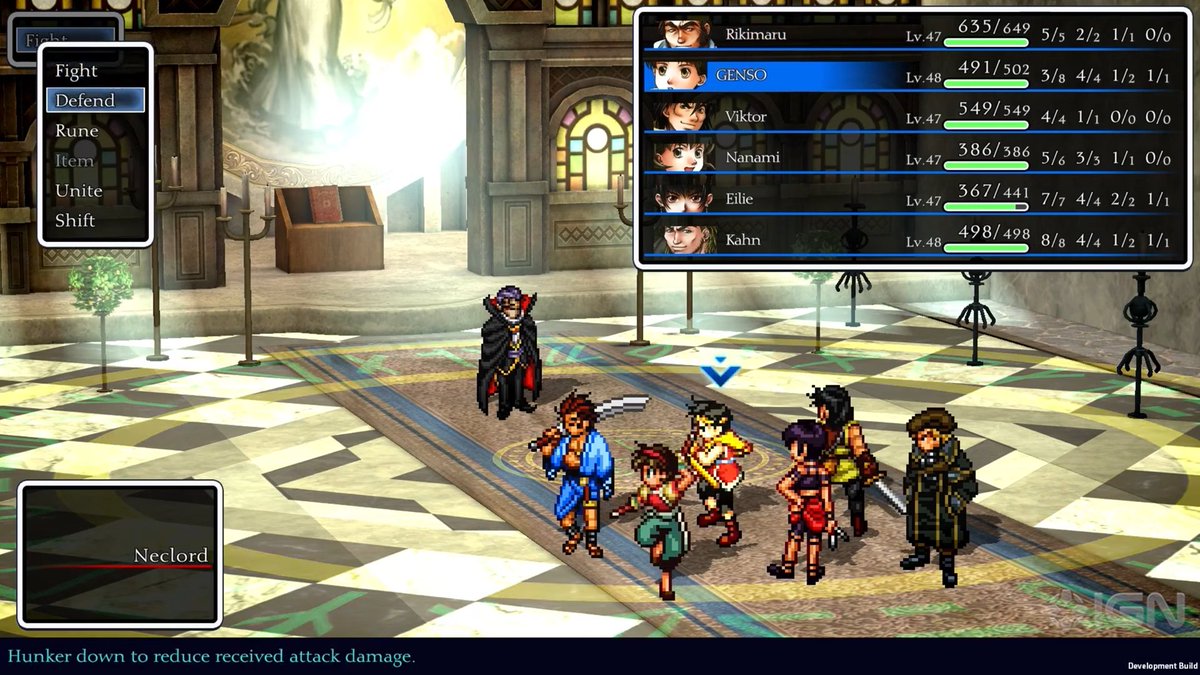Image resolution: width=1200 pixels, height=675 pixels.
Task: Choose the Unite attack option
Action: [79, 191]
